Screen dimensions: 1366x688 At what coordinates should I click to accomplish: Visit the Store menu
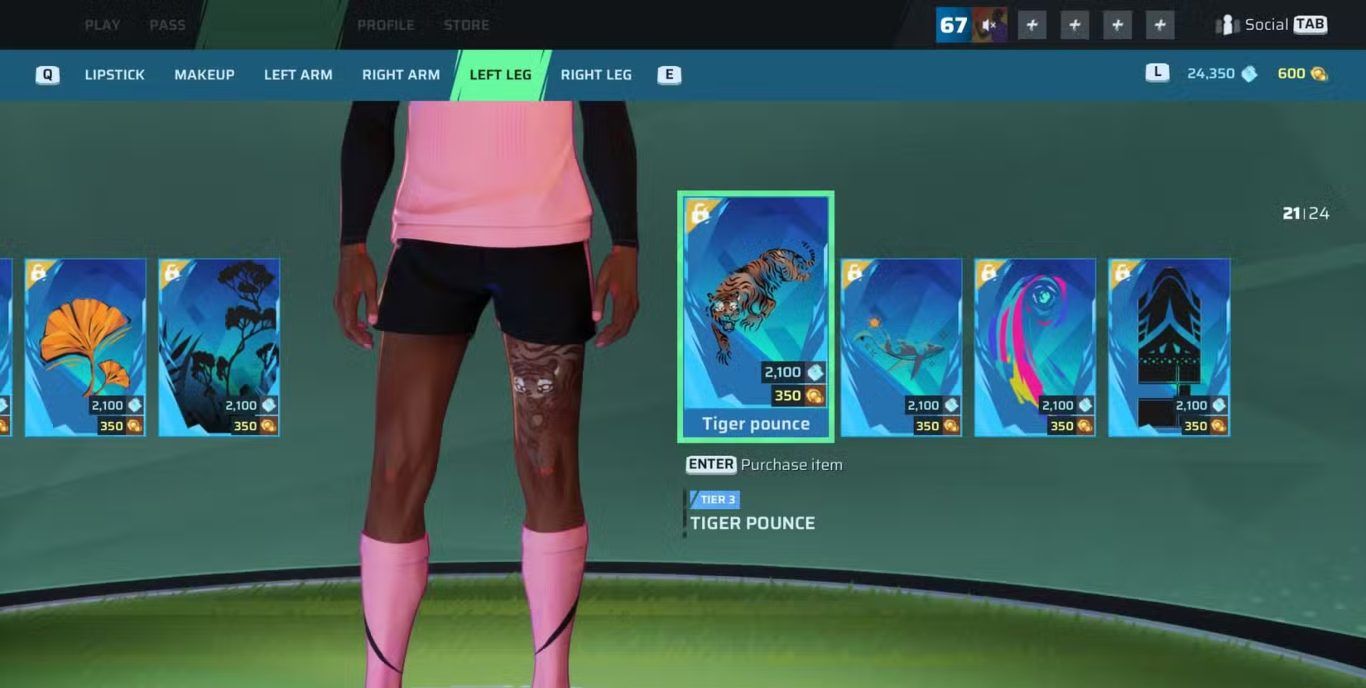(466, 25)
